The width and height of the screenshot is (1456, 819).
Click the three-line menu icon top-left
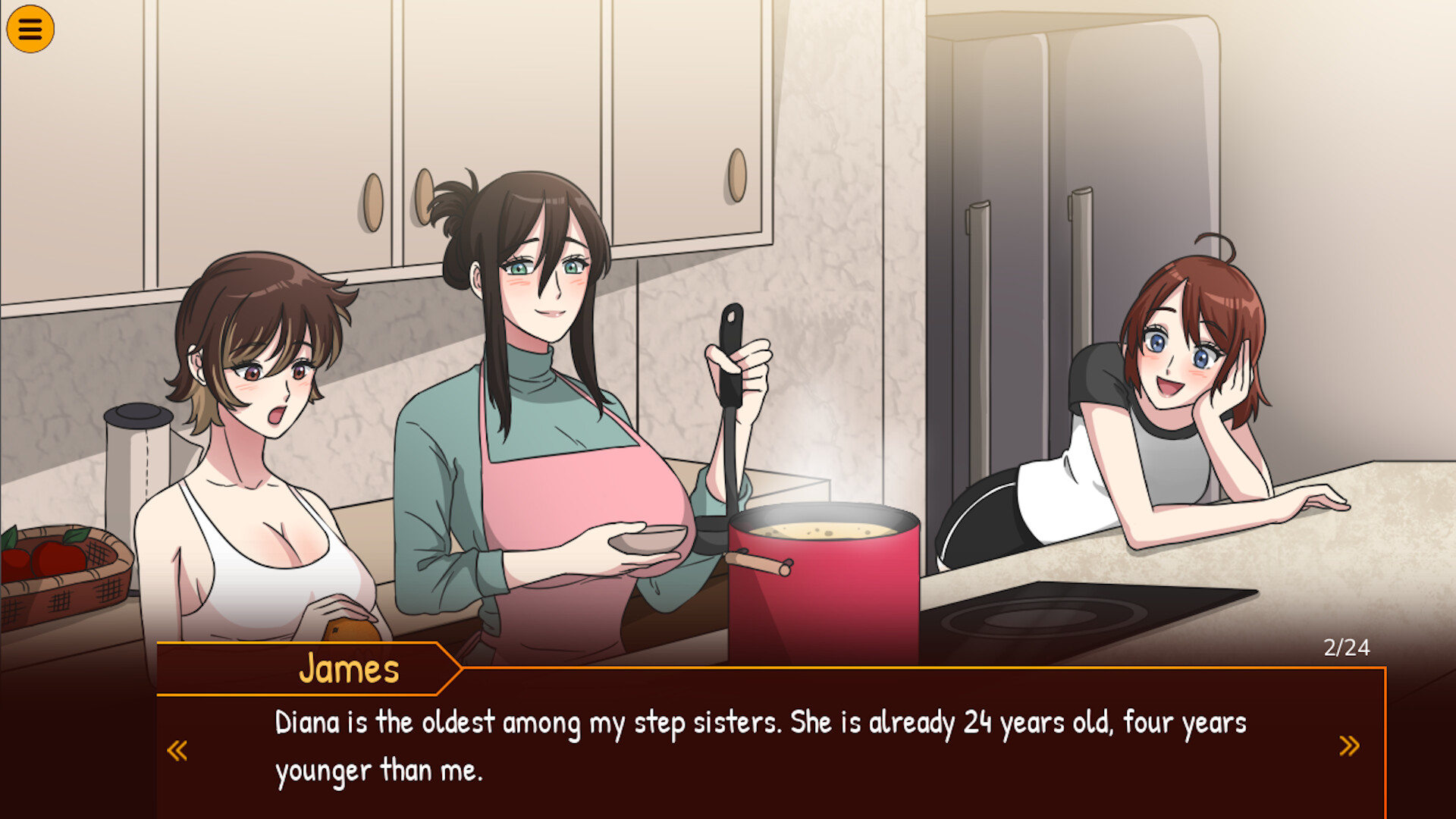(29, 29)
